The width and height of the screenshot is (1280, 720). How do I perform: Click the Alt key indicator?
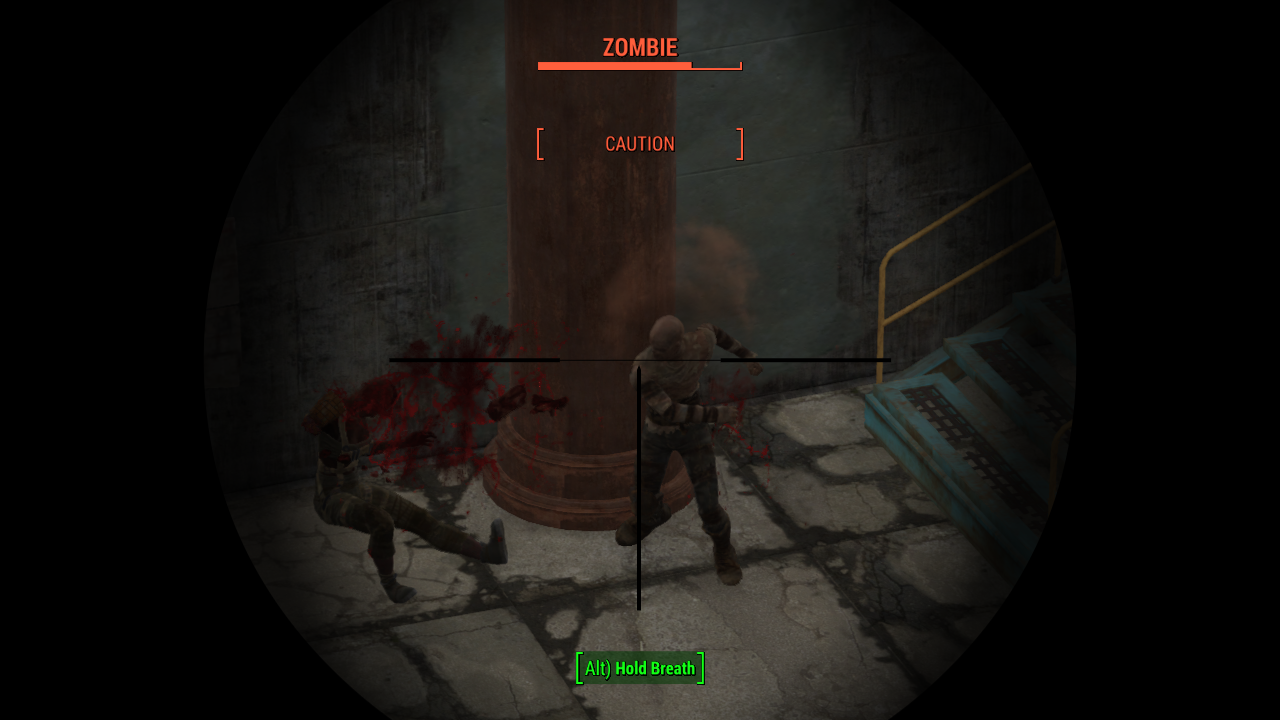tap(597, 668)
